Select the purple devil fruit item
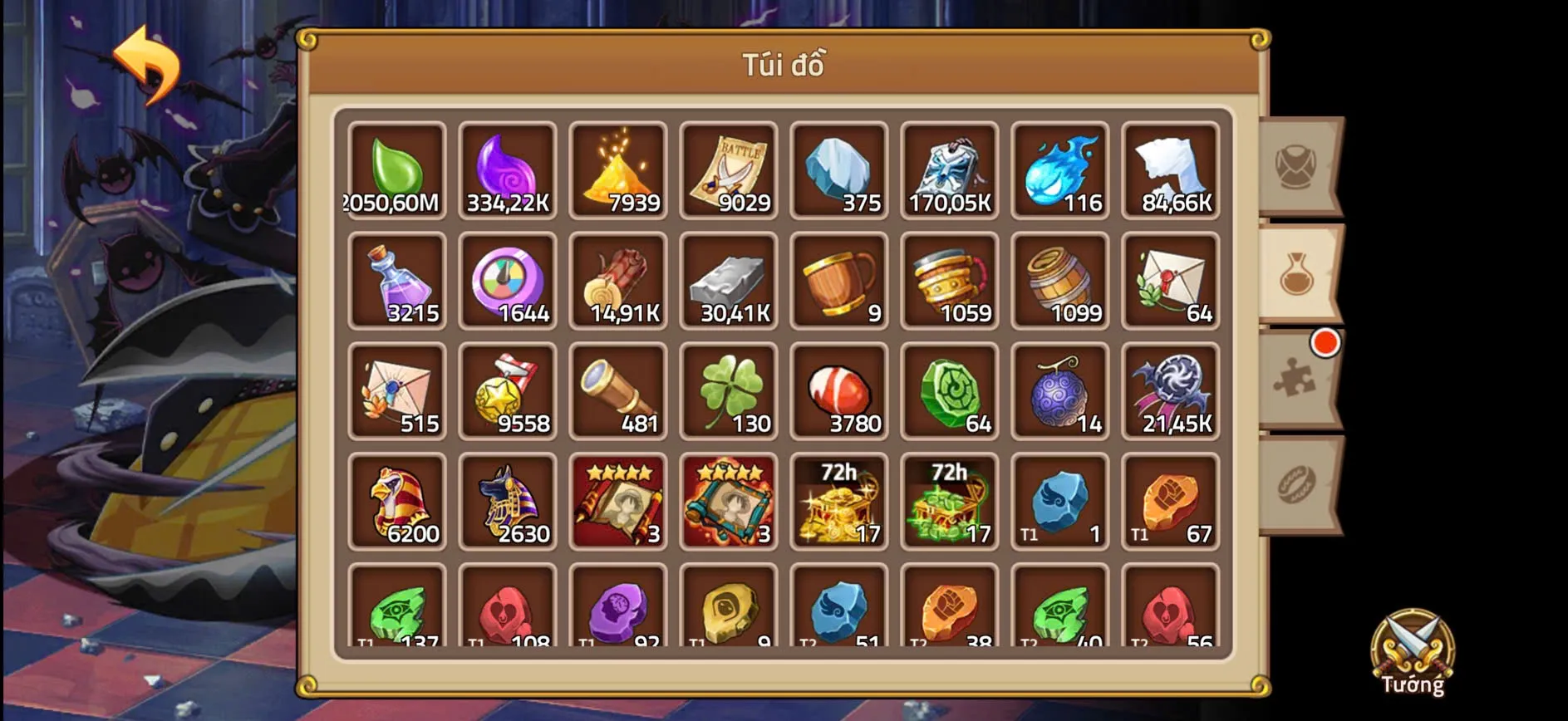The width and height of the screenshot is (1568, 721). tap(1061, 390)
